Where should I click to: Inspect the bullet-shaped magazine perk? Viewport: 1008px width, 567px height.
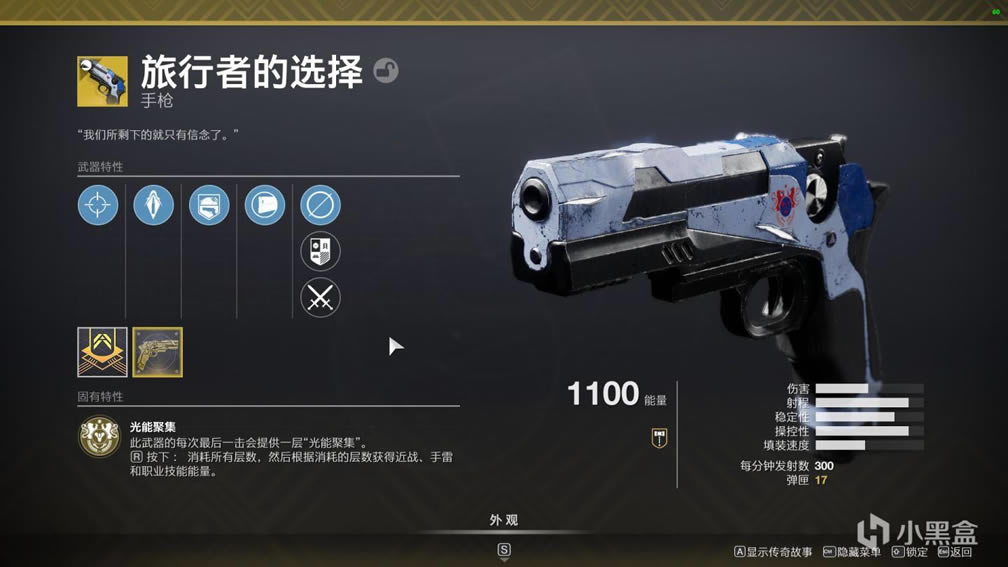[153, 206]
